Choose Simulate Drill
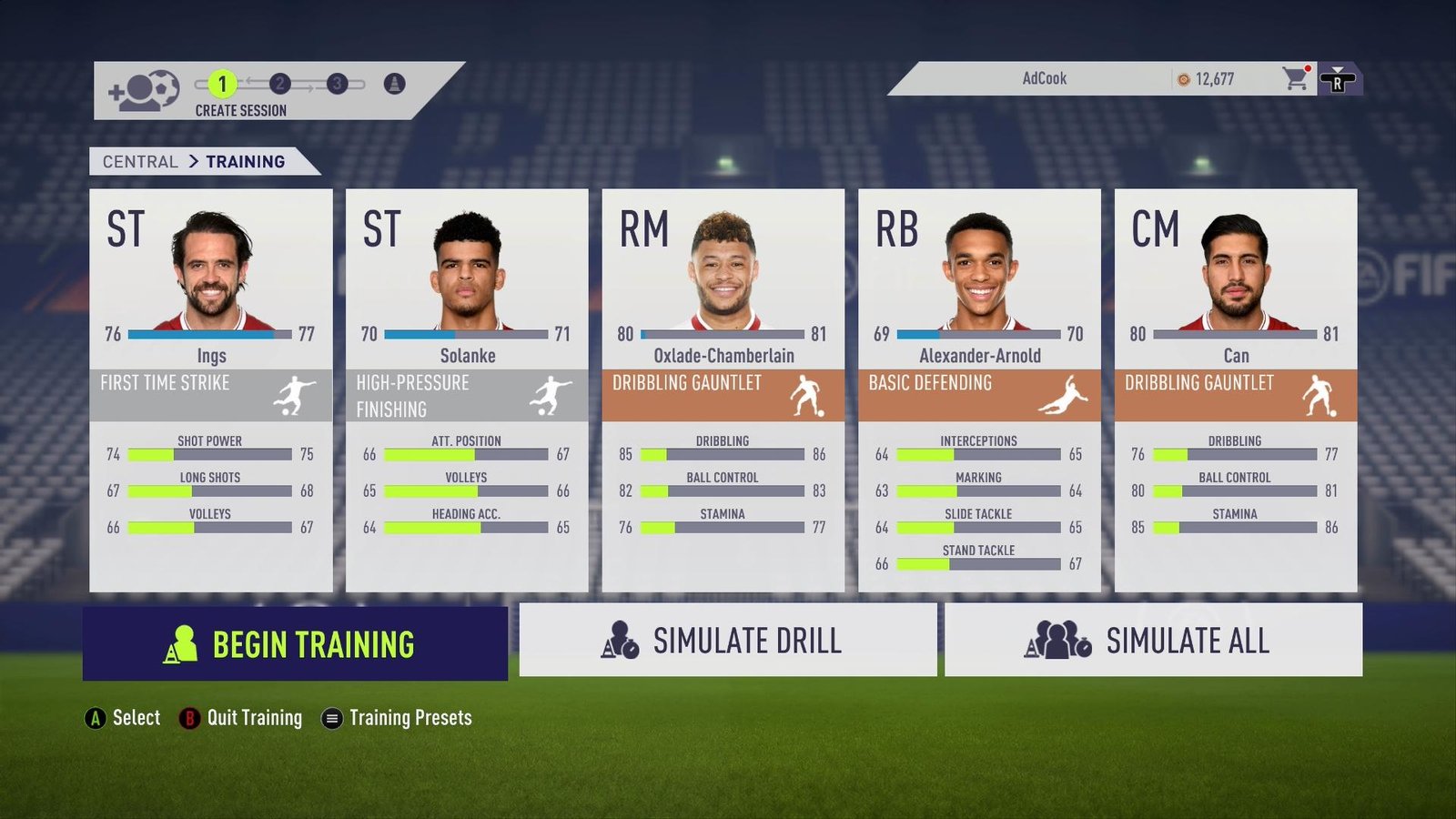This screenshot has width=1456, height=819. [x=727, y=640]
